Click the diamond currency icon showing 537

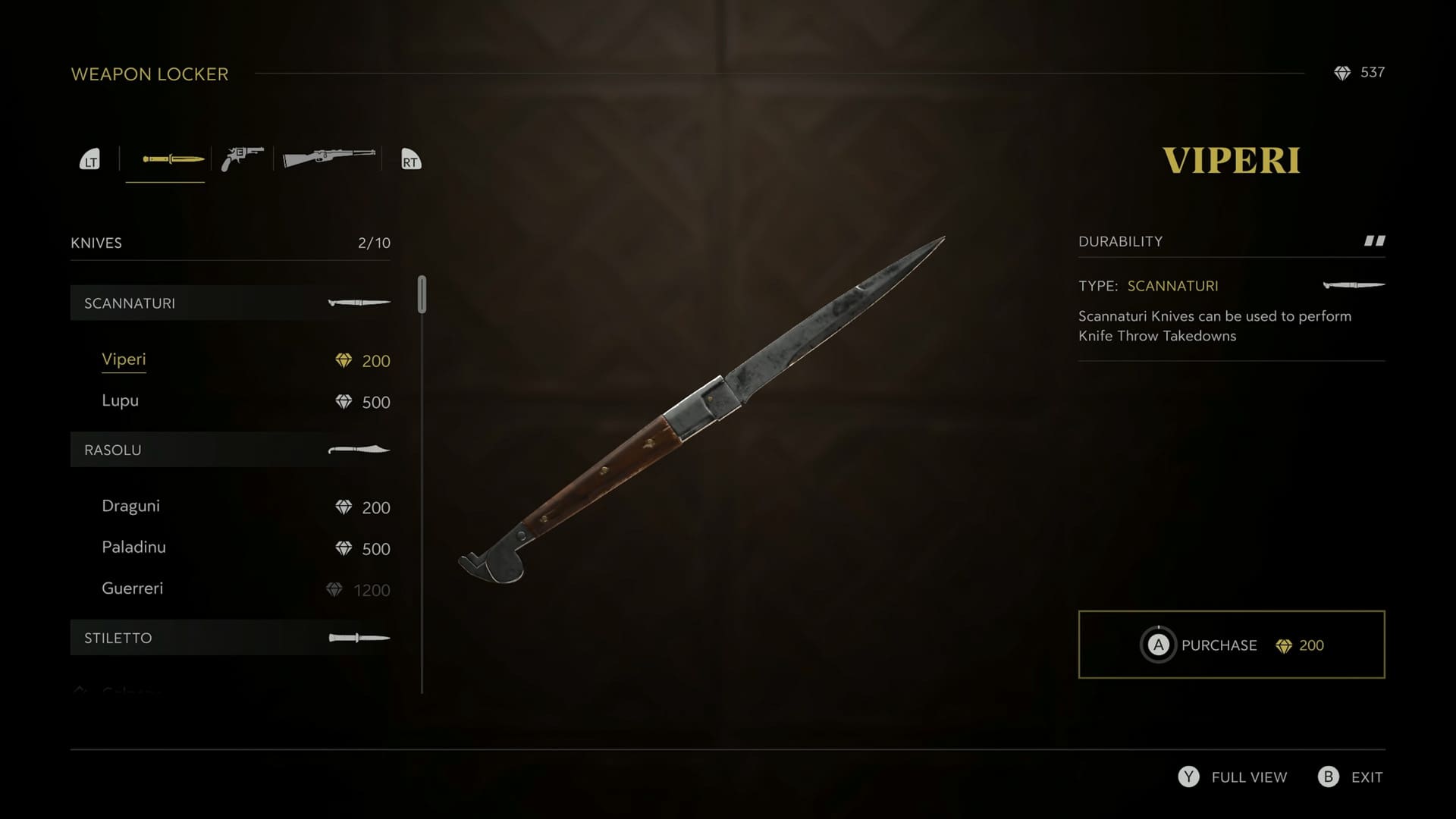pyautogui.click(x=1343, y=73)
